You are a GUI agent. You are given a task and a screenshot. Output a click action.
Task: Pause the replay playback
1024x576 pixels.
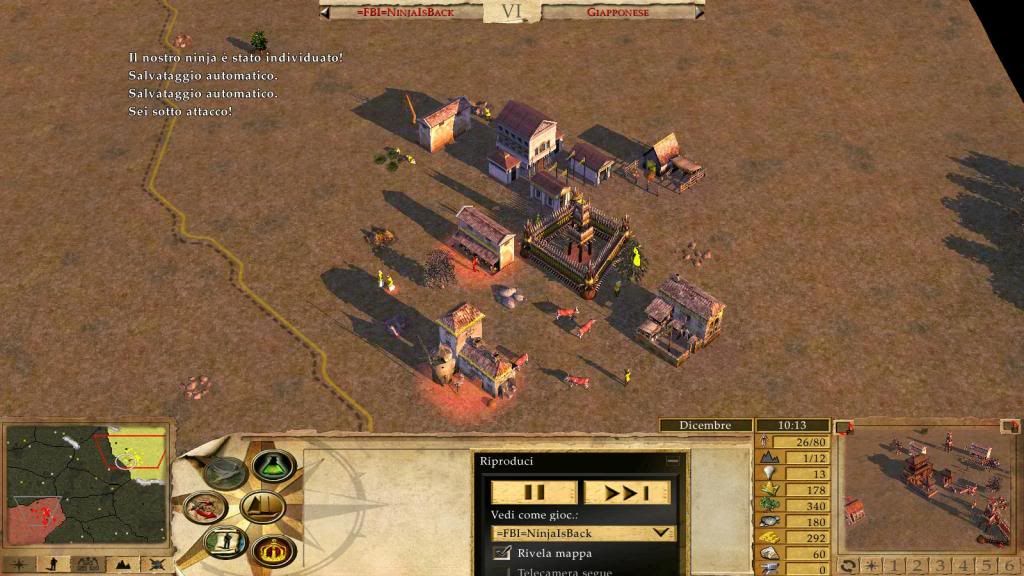point(534,493)
